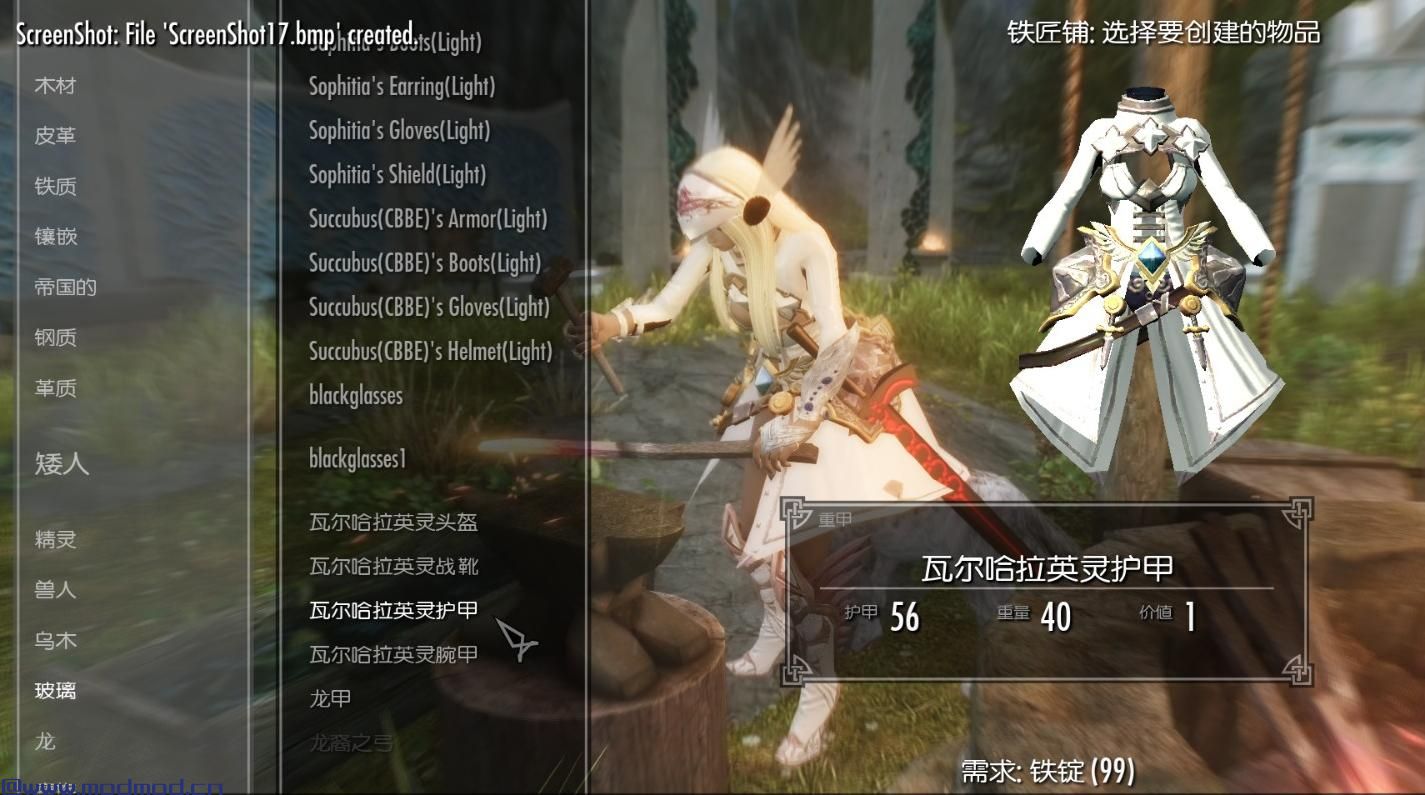Choose Succubus(CBBE)'s Armor(Light)

point(426,219)
